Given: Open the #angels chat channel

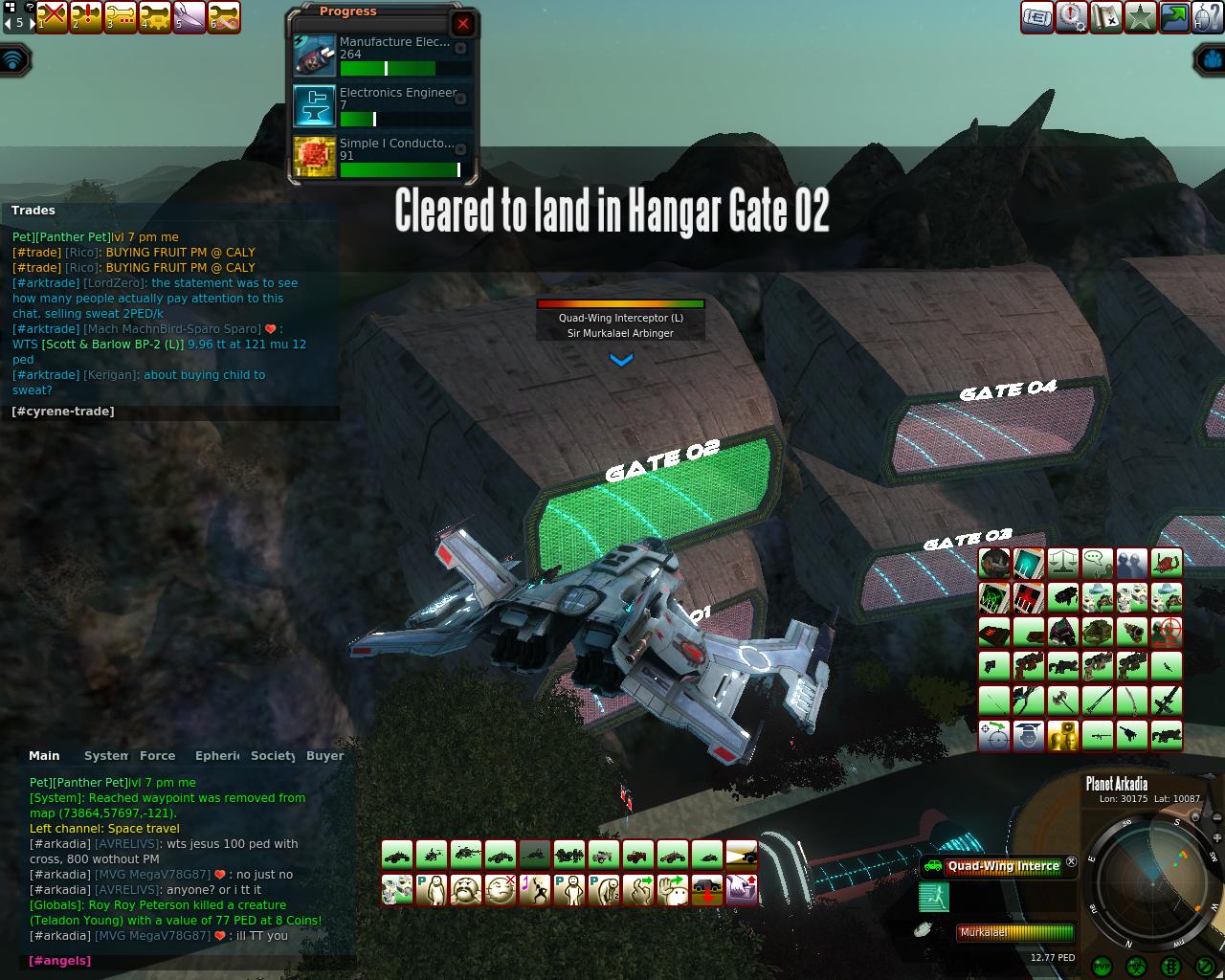Looking at the screenshot, I should pyautogui.click(x=60, y=961).
